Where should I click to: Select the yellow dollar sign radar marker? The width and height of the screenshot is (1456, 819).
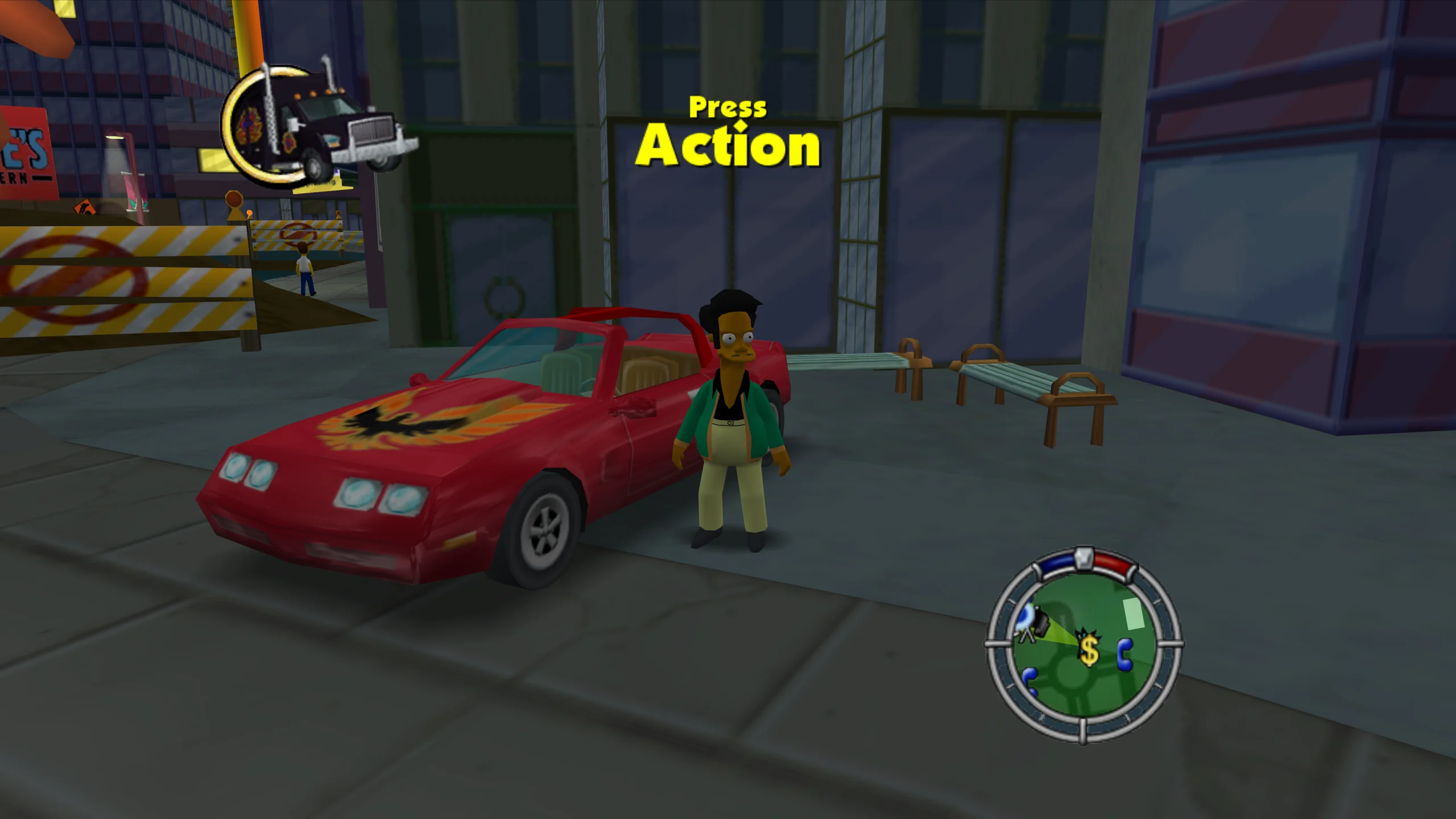tap(1089, 649)
